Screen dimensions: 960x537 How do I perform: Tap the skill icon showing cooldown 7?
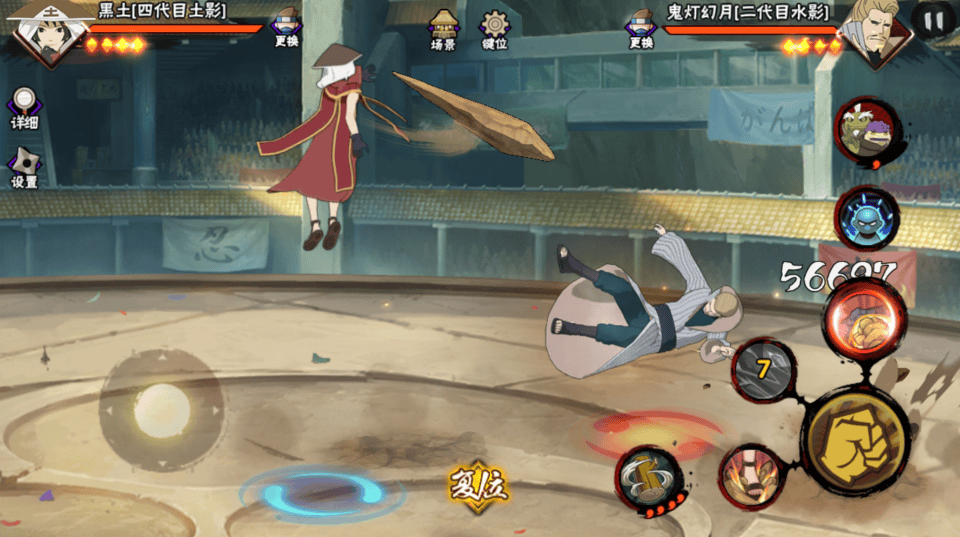tap(764, 369)
